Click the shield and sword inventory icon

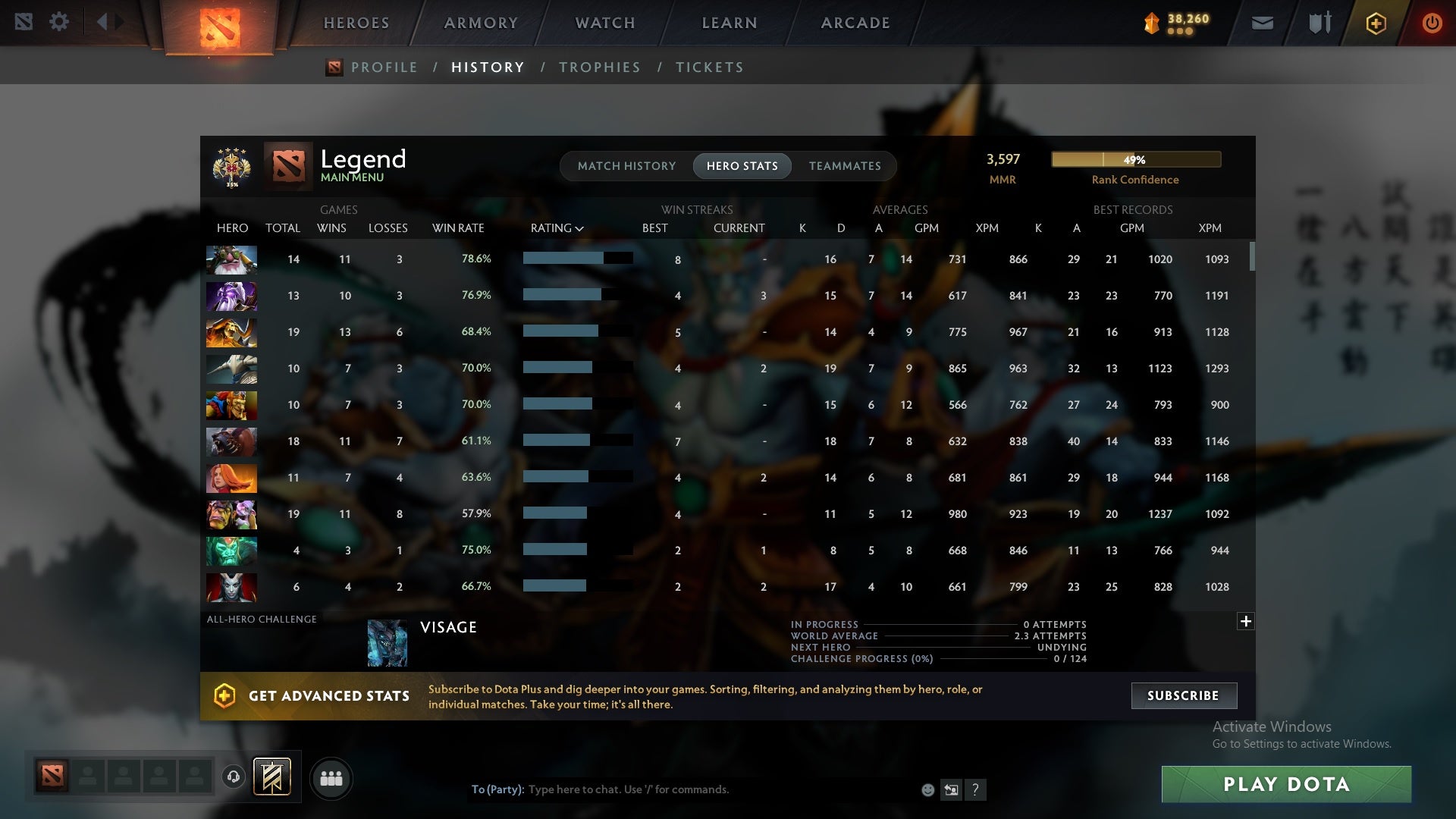(x=1318, y=22)
